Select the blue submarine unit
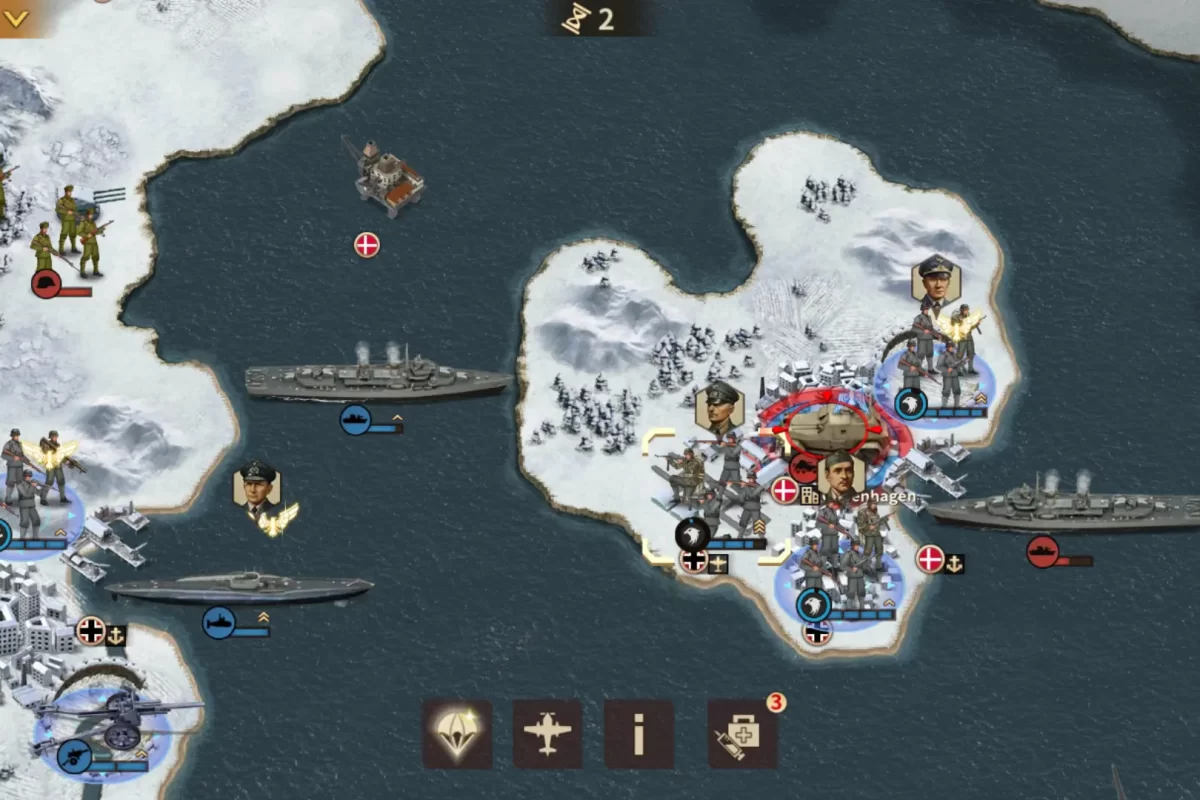Screen dimensions: 1200x800 (x=239, y=588)
